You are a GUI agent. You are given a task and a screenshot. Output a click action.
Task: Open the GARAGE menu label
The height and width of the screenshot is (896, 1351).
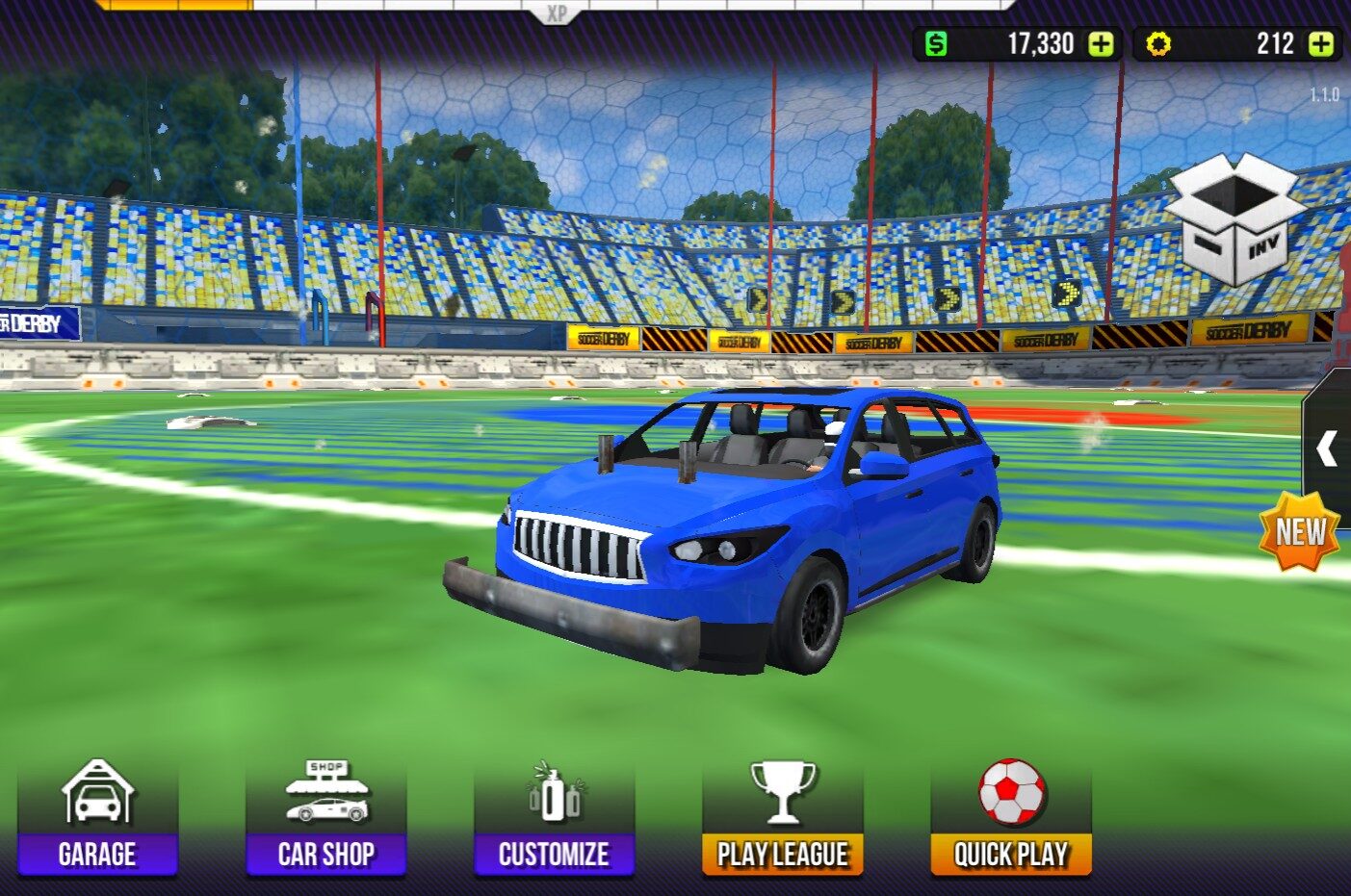point(99,854)
